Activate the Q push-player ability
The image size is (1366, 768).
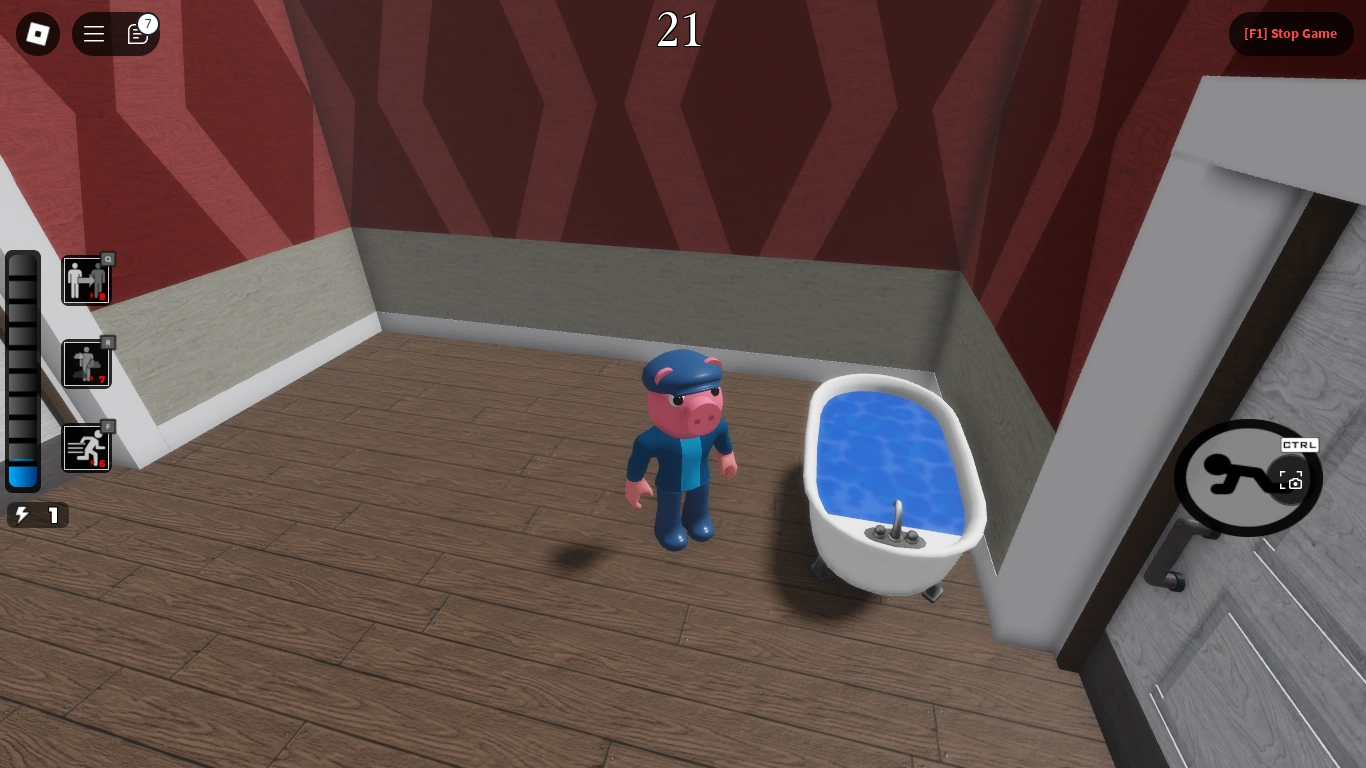(86, 280)
